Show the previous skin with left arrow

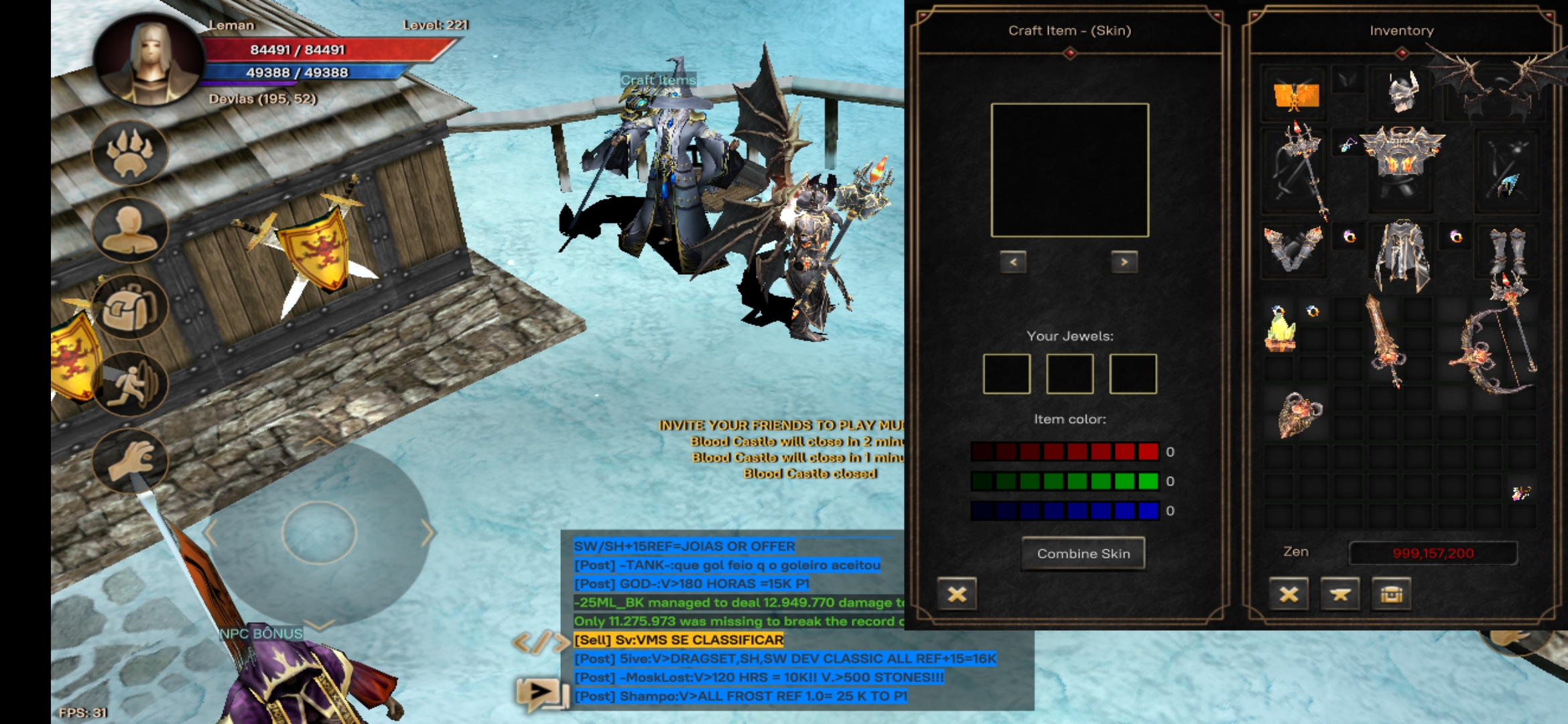1013,261
